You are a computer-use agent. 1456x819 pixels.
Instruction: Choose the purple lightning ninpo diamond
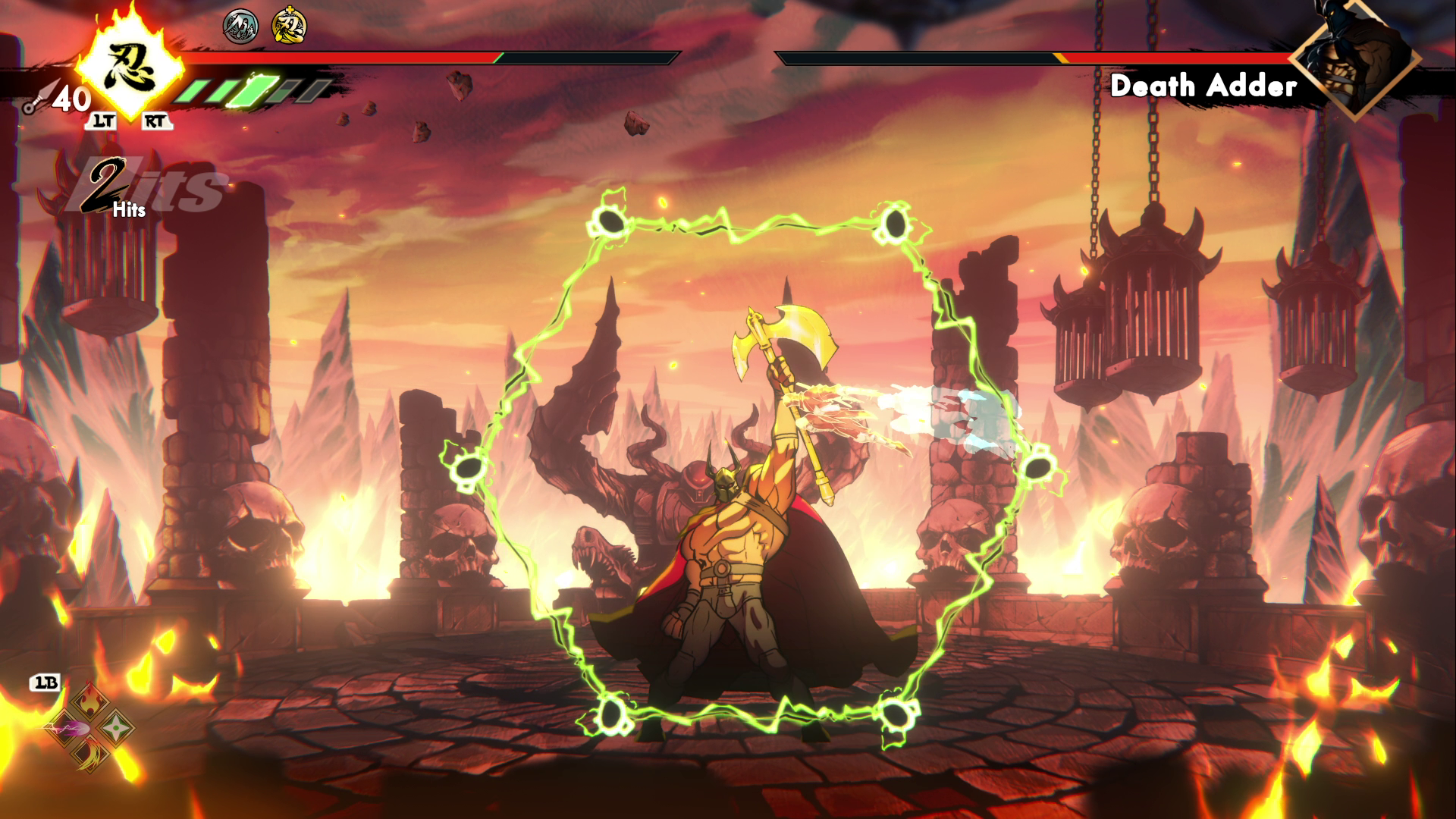tap(64, 728)
